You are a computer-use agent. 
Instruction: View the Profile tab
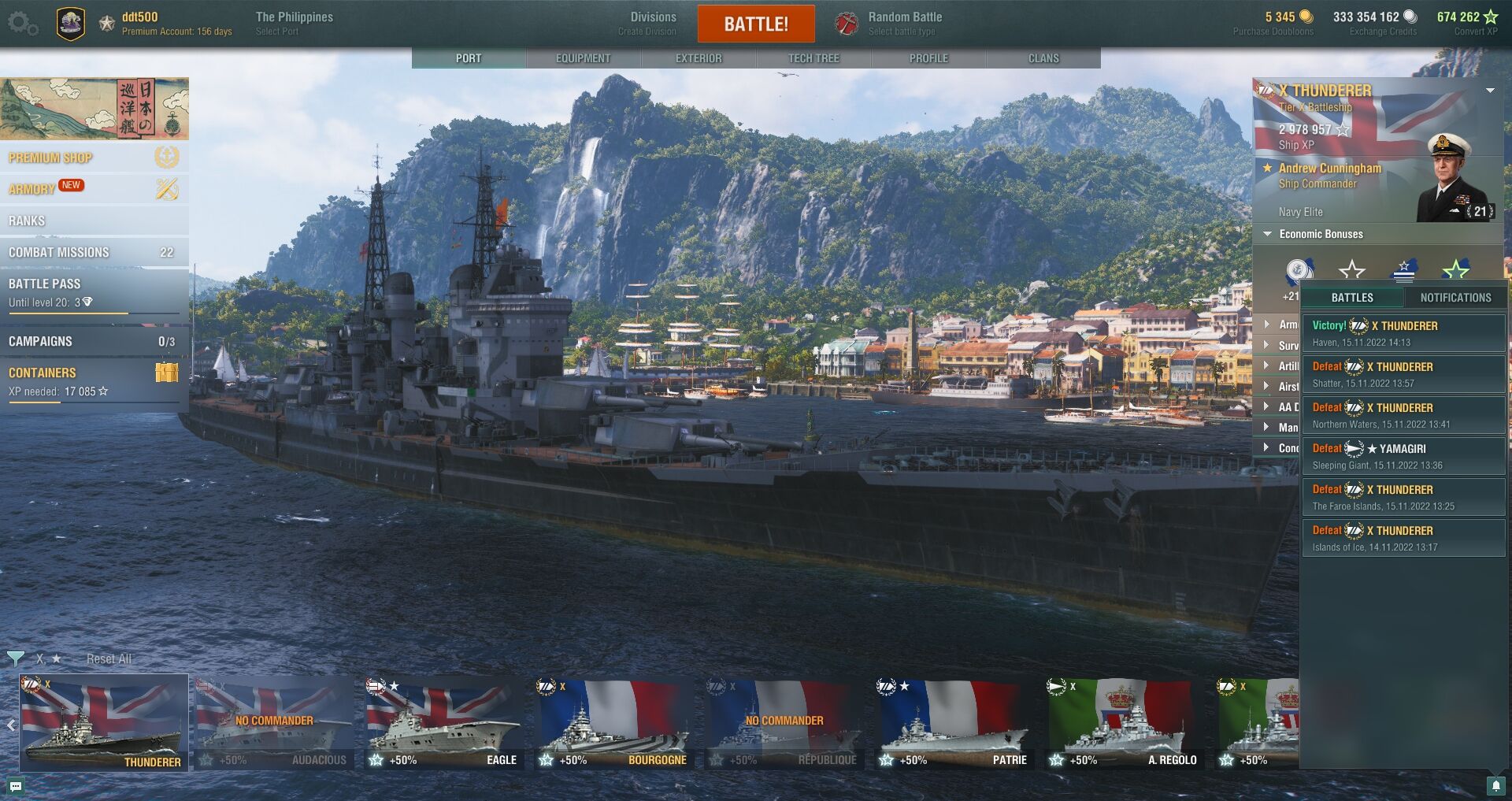pyautogui.click(x=928, y=58)
